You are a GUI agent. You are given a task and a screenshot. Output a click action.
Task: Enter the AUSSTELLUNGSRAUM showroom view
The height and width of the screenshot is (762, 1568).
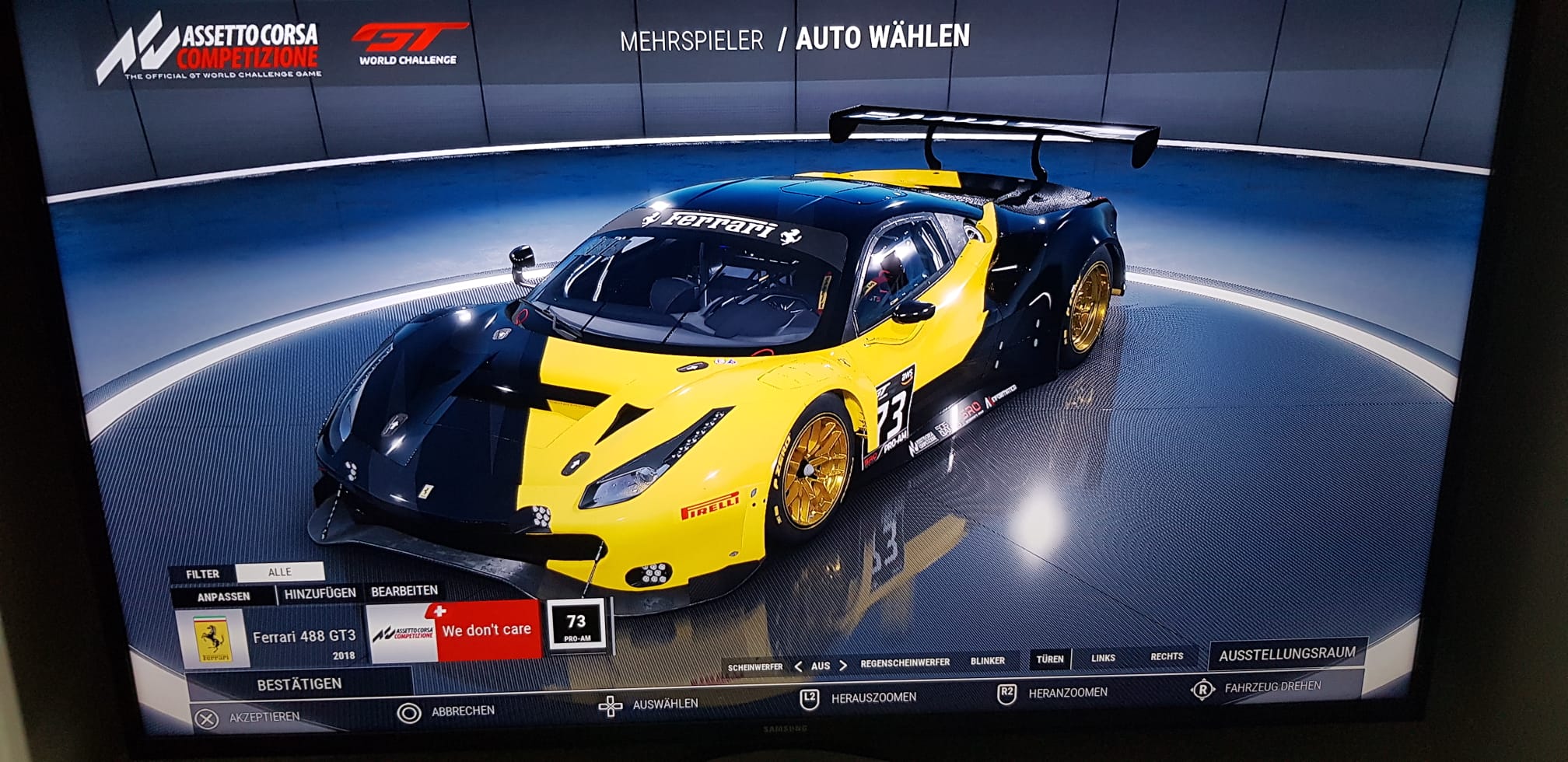1286,655
